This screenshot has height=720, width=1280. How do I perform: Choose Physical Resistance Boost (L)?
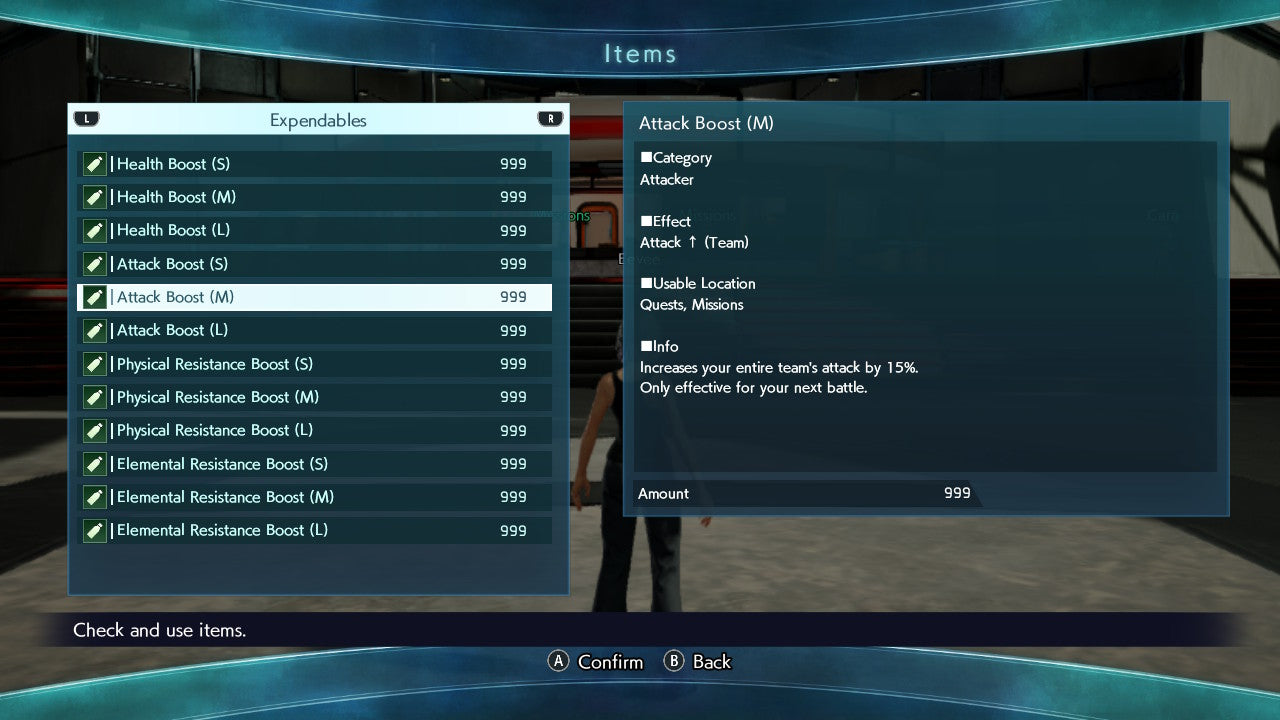(315, 430)
